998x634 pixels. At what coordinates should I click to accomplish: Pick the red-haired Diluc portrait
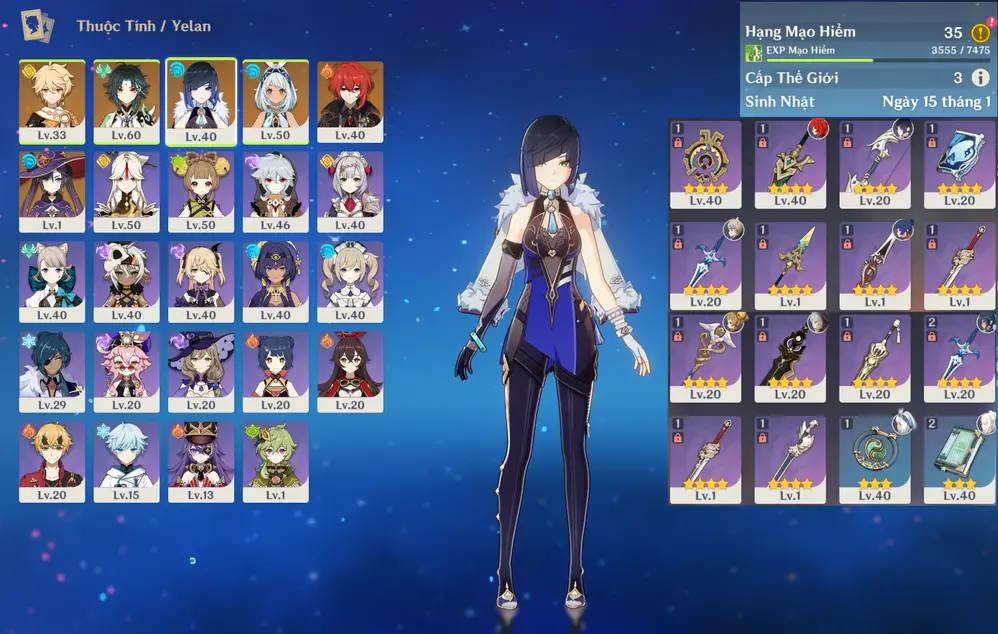pos(350,102)
